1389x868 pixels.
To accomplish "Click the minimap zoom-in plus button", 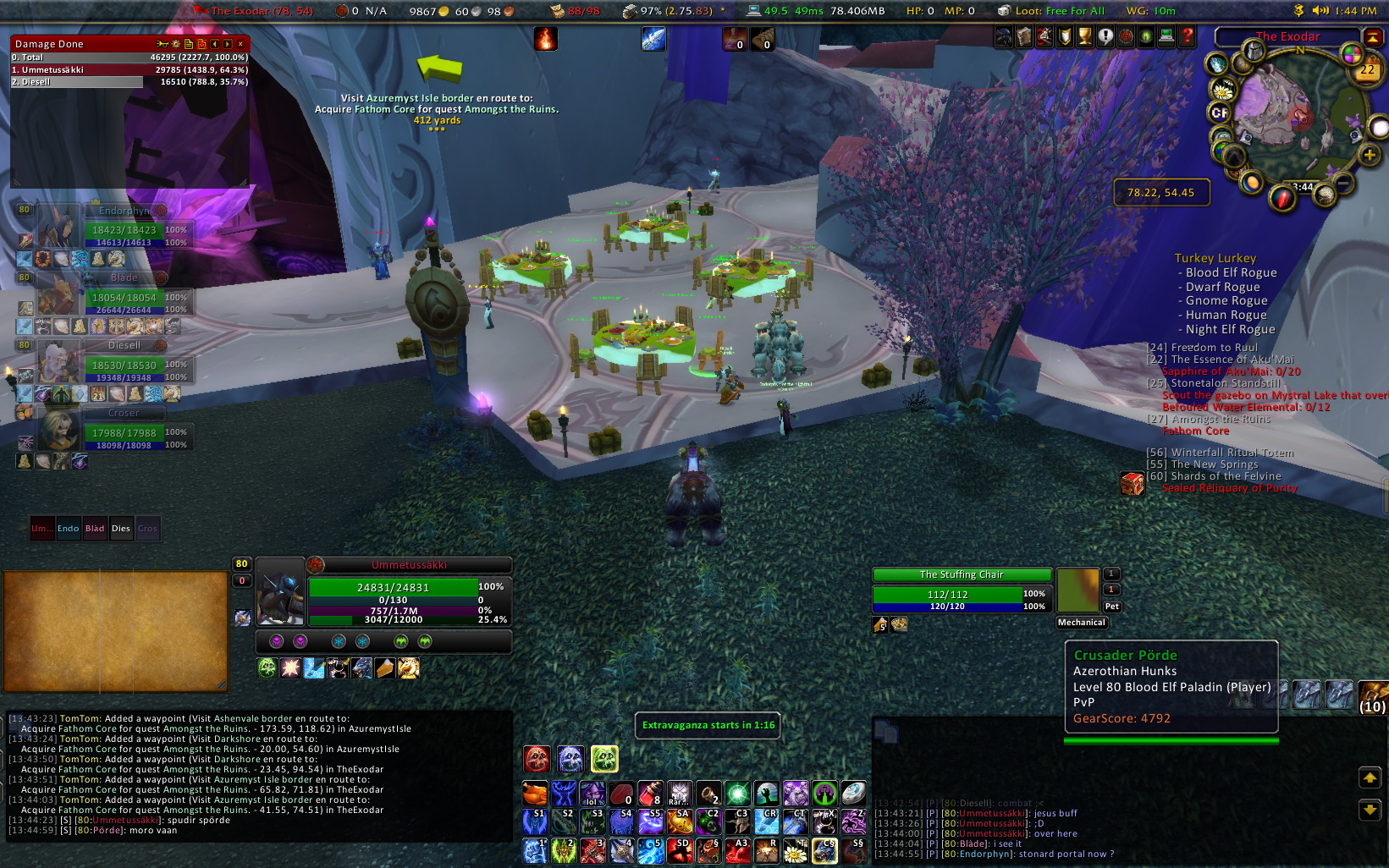I will pyautogui.click(x=1369, y=155).
